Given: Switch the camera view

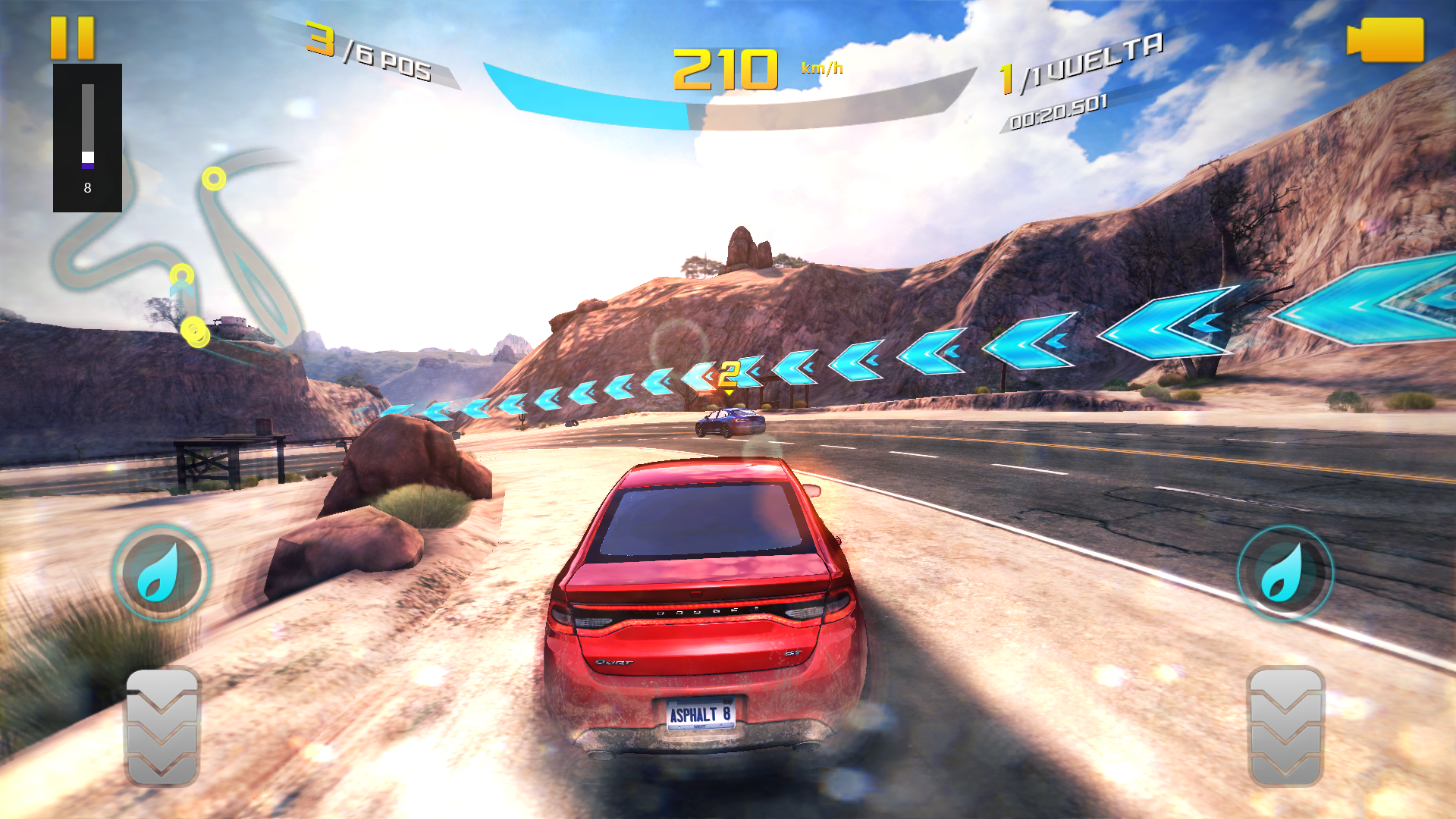Looking at the screenshot, I should [1385, 39].
